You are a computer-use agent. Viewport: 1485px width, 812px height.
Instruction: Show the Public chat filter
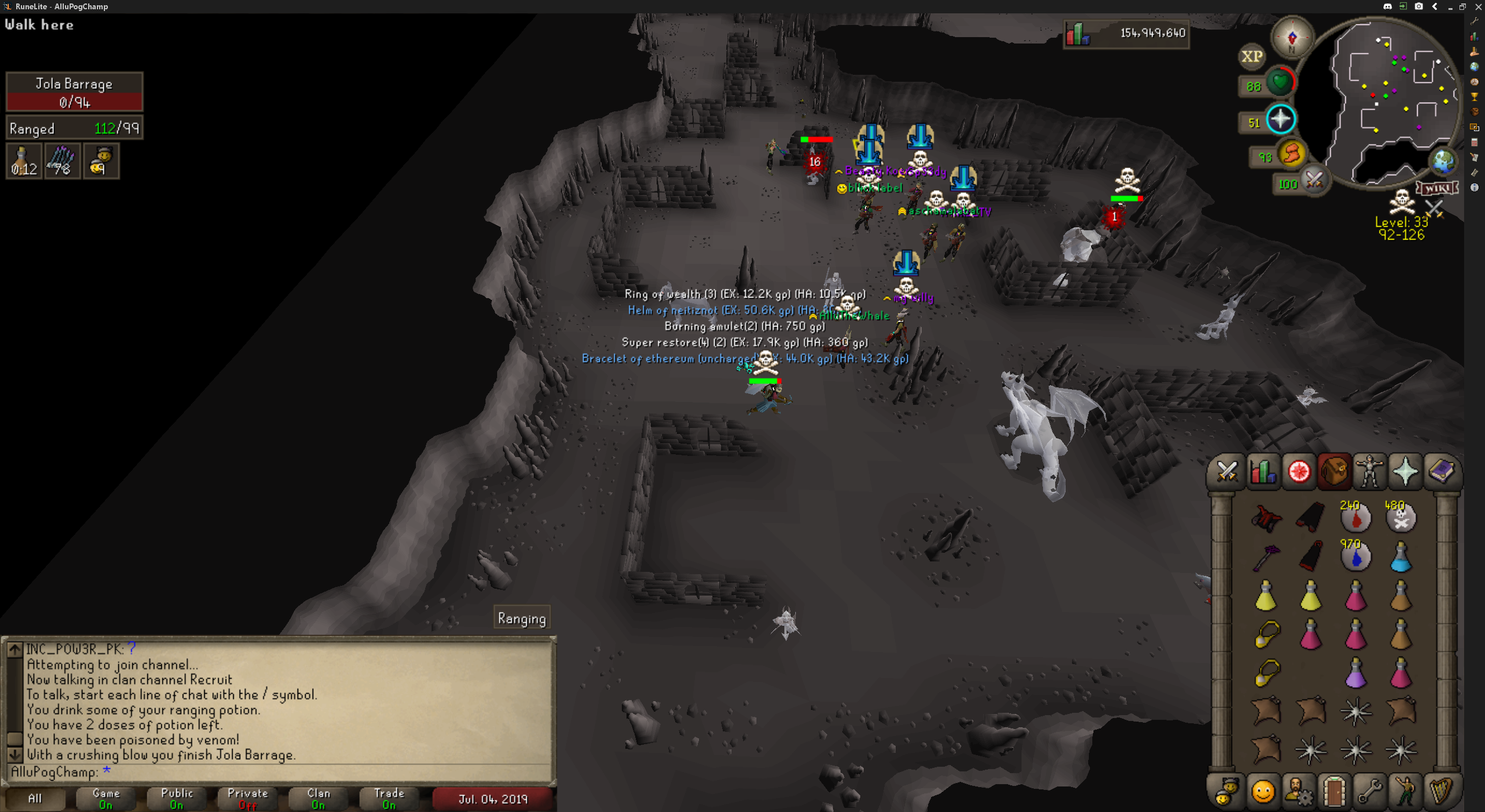(x=177, y=799)
